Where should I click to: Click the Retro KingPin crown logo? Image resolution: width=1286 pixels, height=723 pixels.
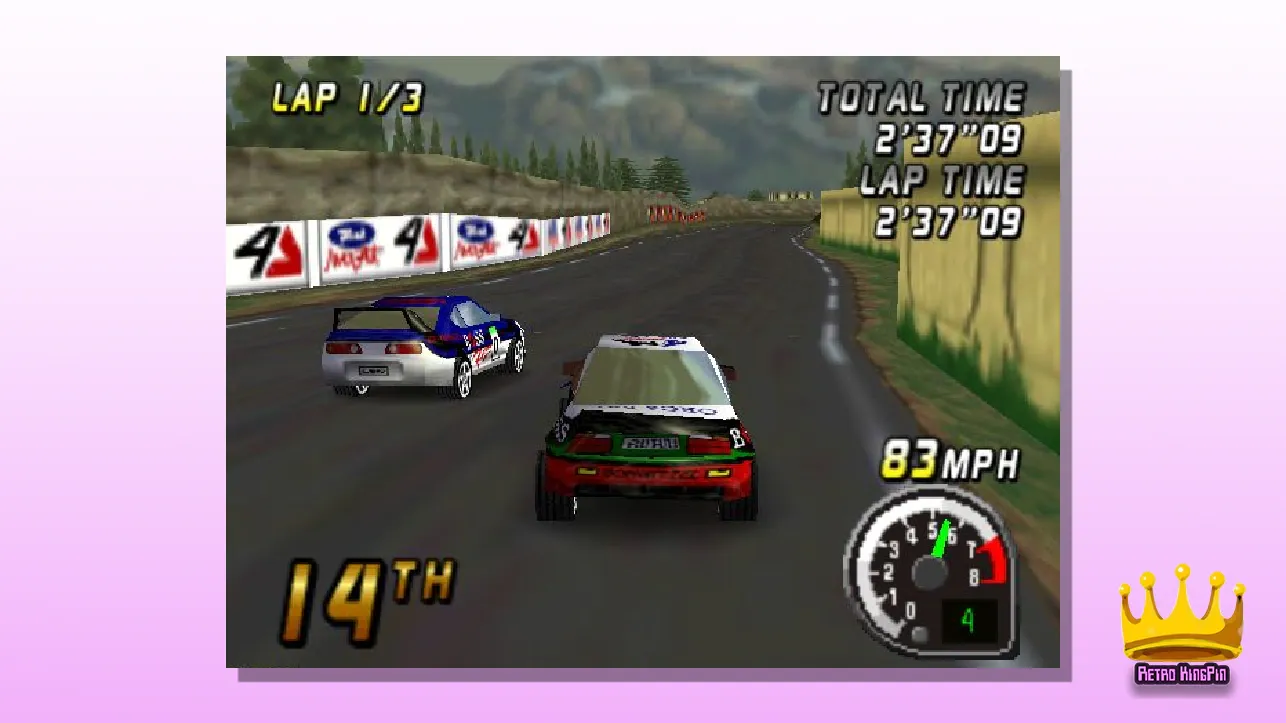point(1182,624)
